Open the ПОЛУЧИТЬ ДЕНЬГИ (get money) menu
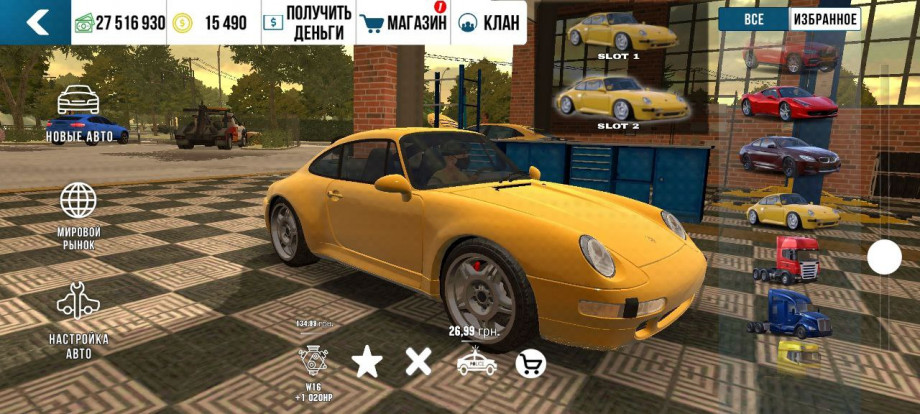 click(307, 22)
